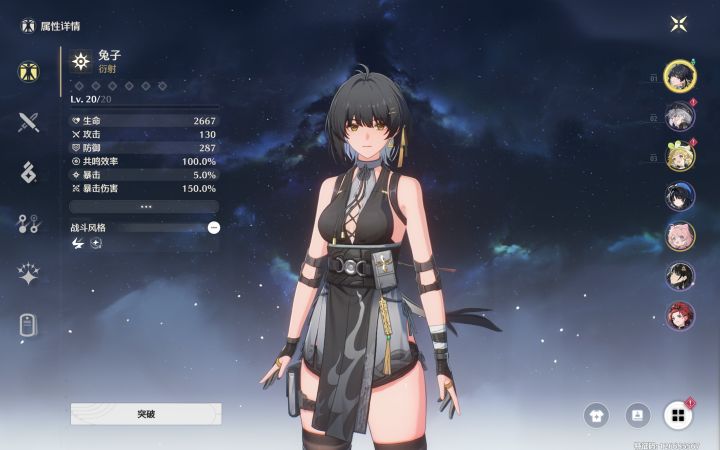The image size is (720, 450).
Task: Open the skill tree nodes tab
Action: click(x=28, y=223)
